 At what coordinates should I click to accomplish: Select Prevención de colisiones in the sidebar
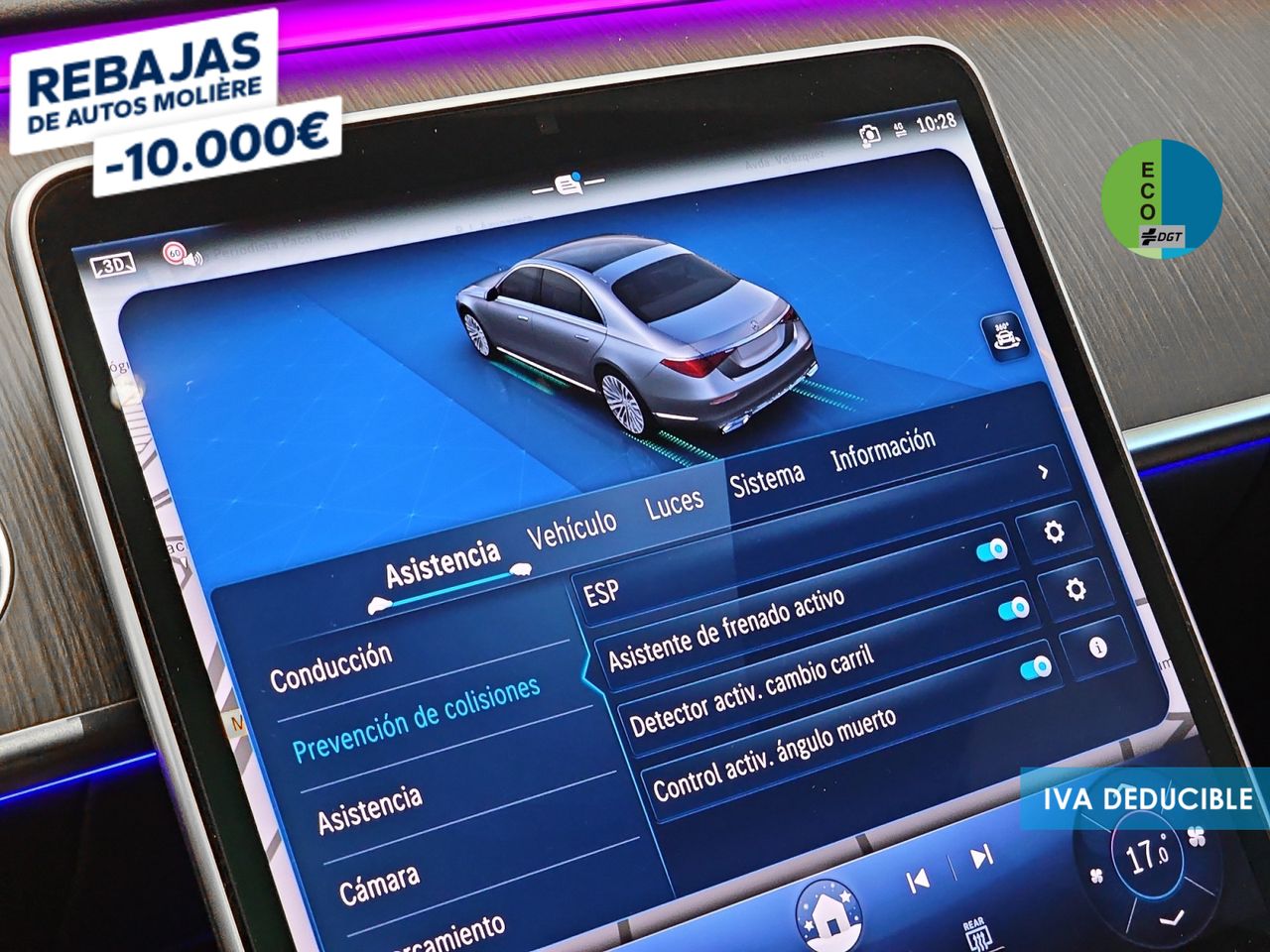(417, 717)
